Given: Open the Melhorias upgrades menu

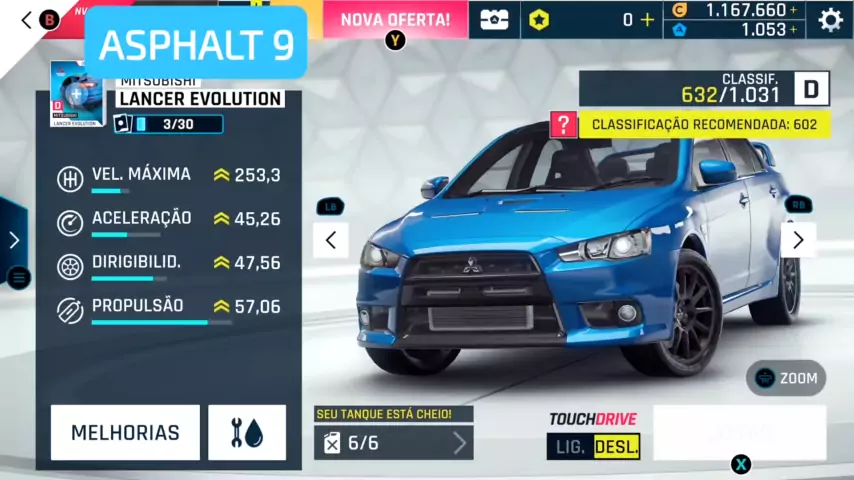Looking at the screenshot, I should [x=125, y=433].
